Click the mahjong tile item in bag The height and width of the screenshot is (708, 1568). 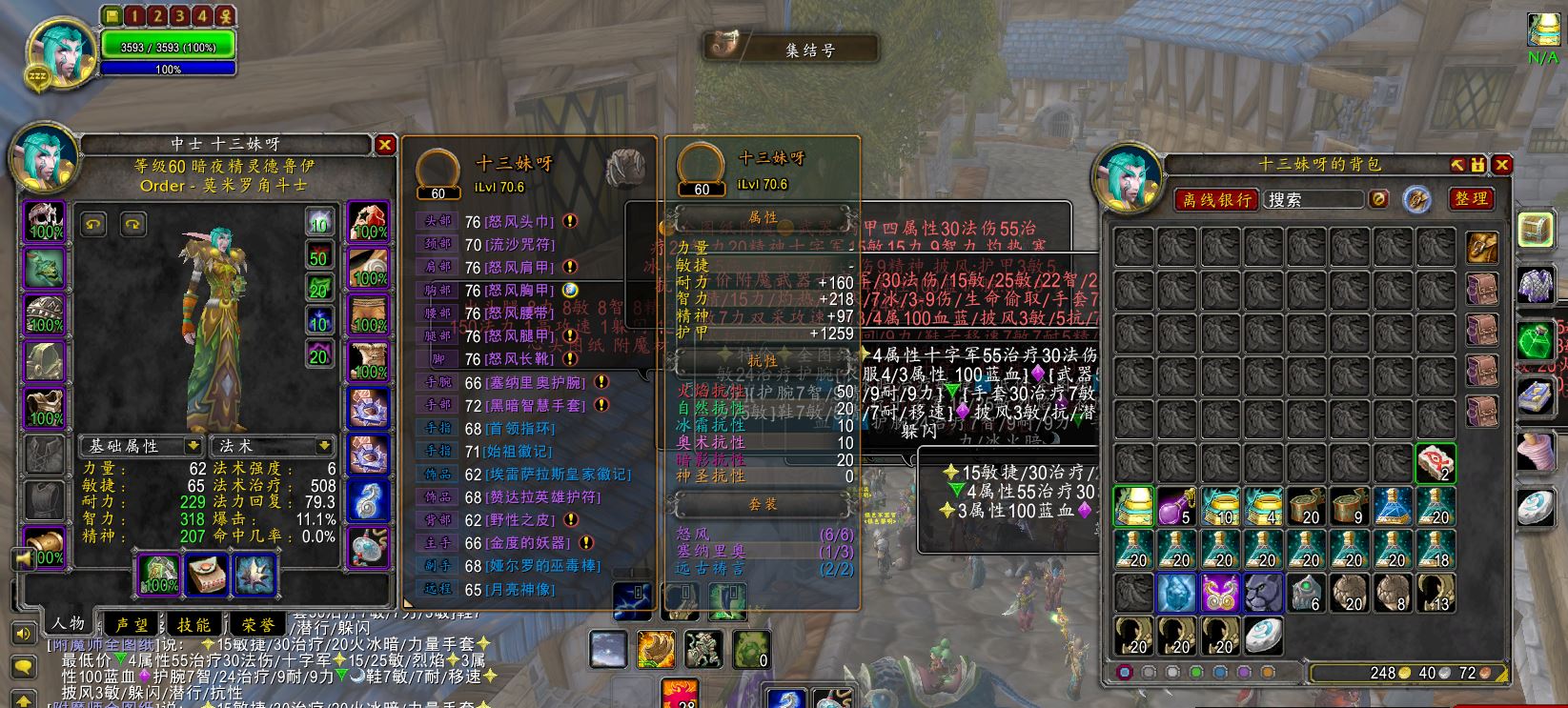1435,463
